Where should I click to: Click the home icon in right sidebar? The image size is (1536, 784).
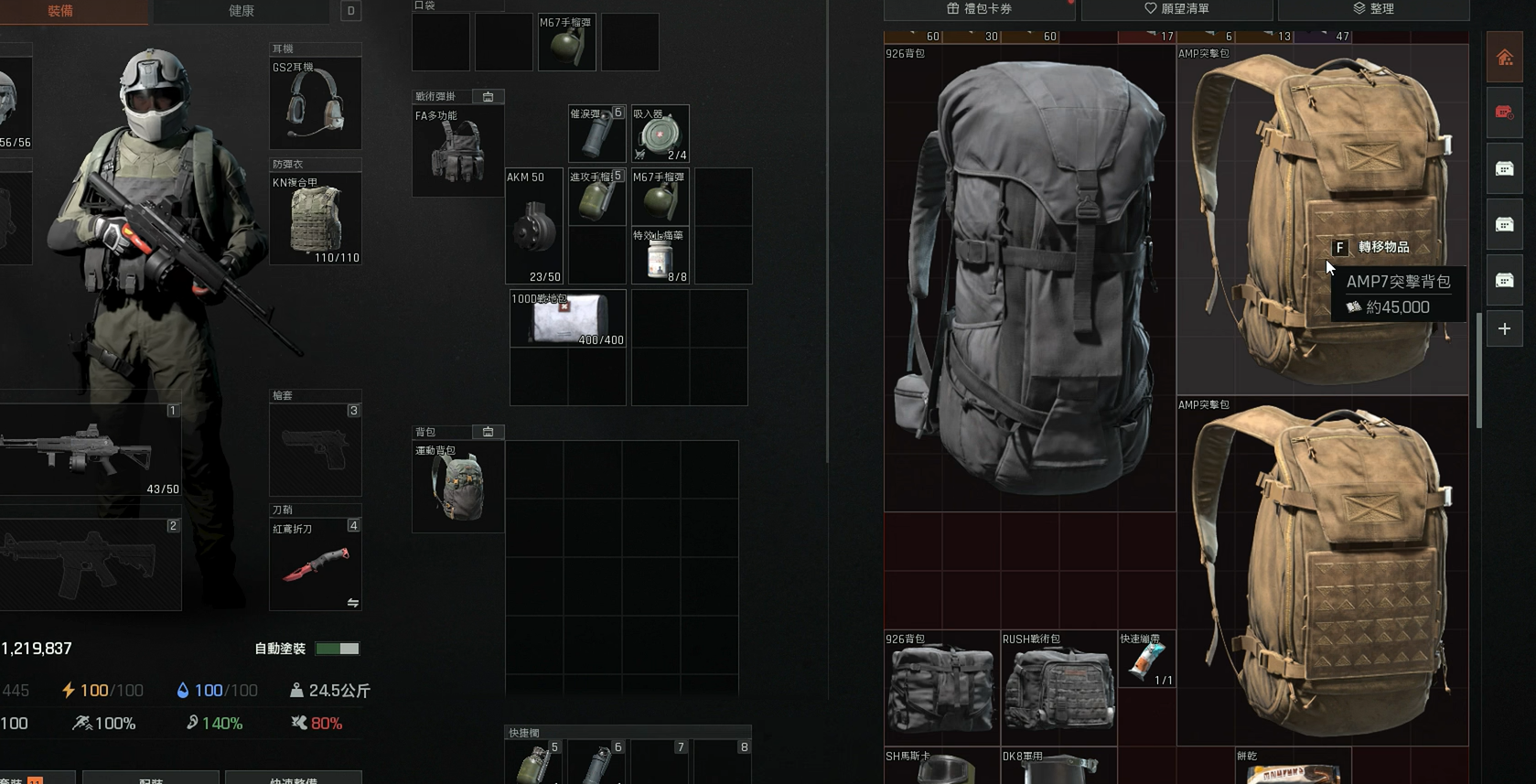pos(1504,59)
